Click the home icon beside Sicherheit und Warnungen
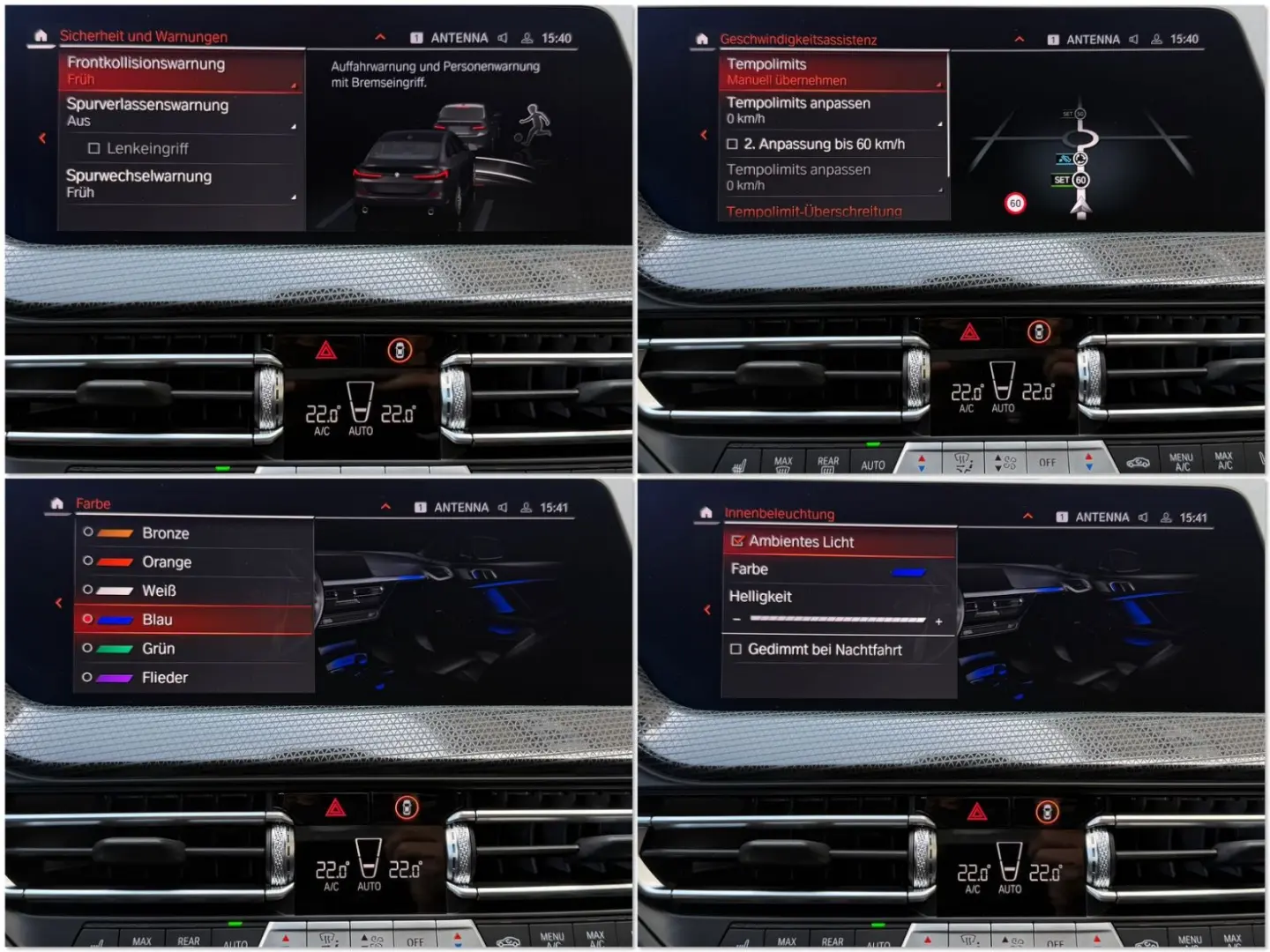1270x952 pixels. pos(41,36)
